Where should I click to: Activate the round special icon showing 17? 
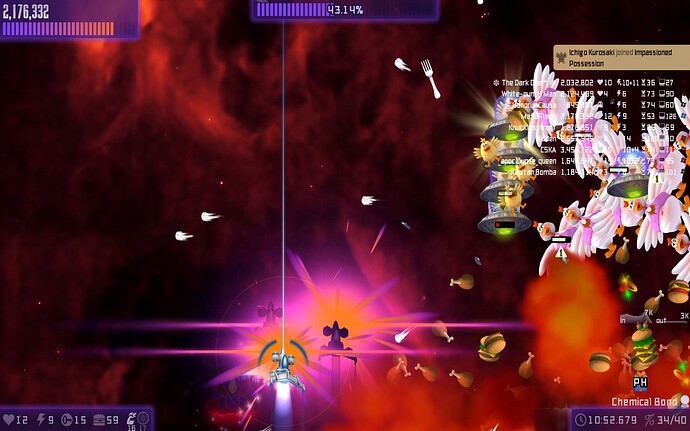pos(142,418)
